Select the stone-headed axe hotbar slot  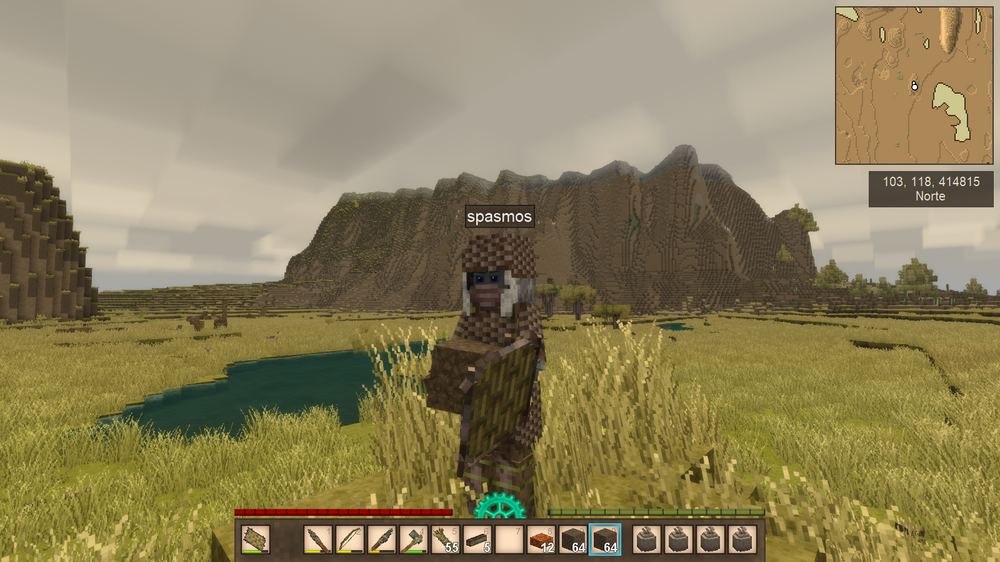point(414,540)
